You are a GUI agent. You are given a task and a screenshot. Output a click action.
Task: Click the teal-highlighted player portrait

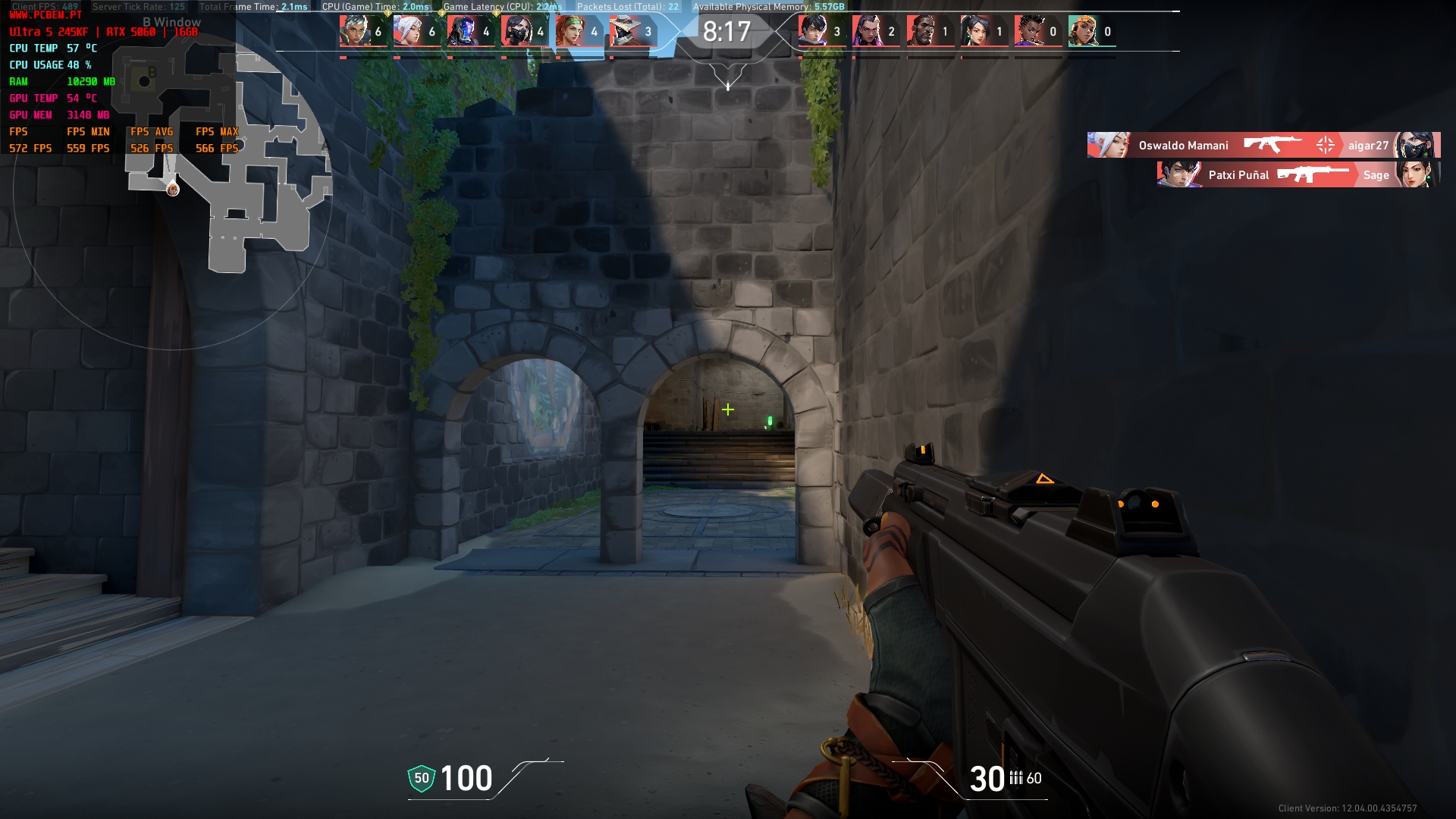pyautogui.click(x=1083, y=31)
